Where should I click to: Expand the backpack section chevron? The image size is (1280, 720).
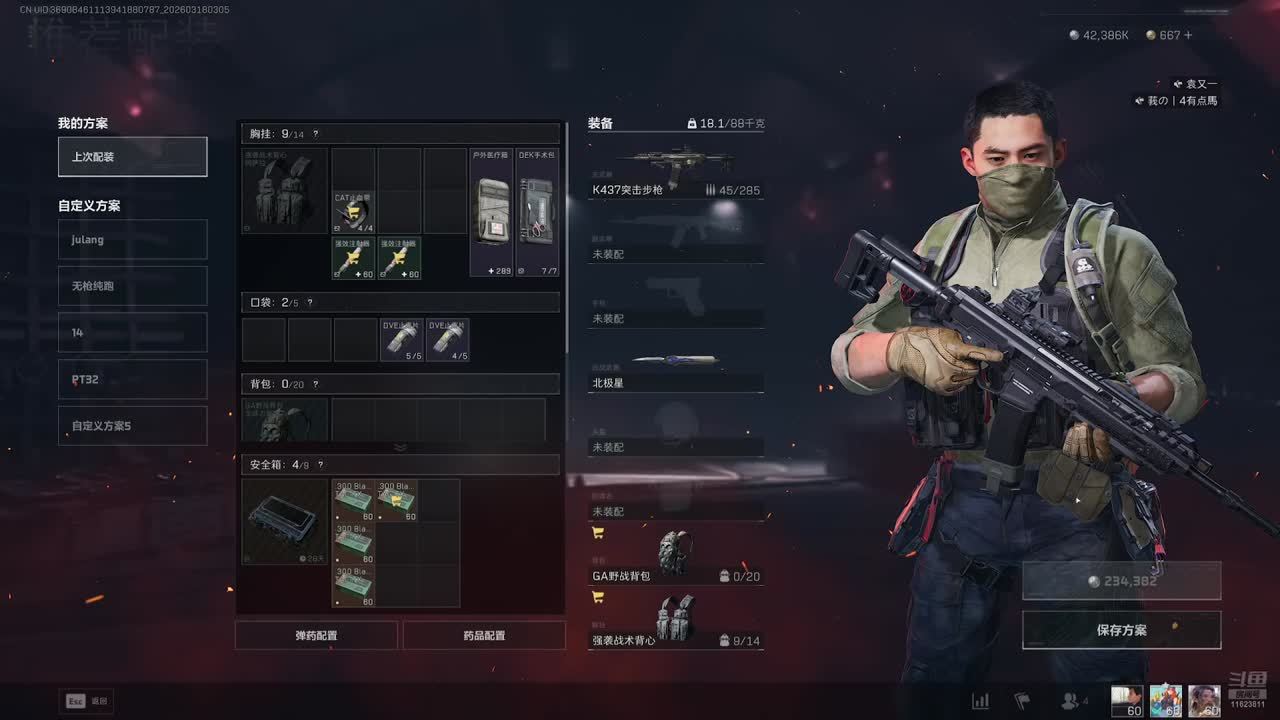coord(400,447)
